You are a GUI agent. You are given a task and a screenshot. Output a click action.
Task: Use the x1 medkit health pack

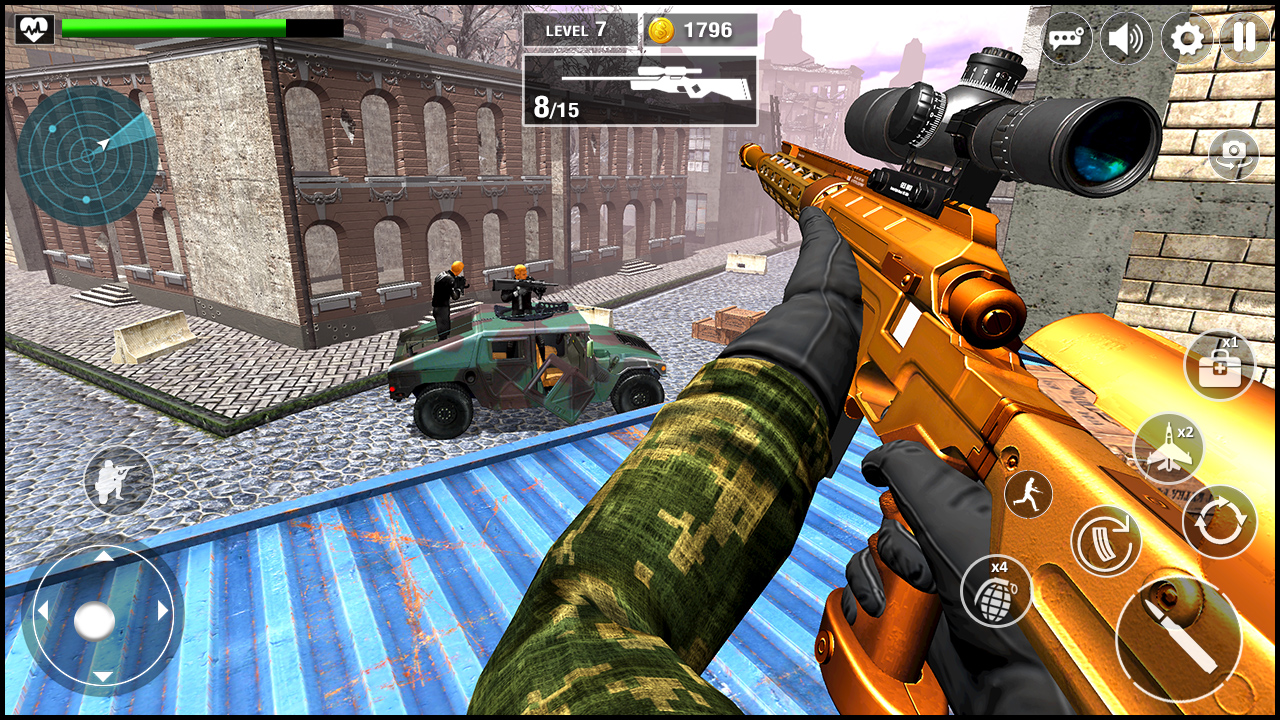[x=1219, y=366]
